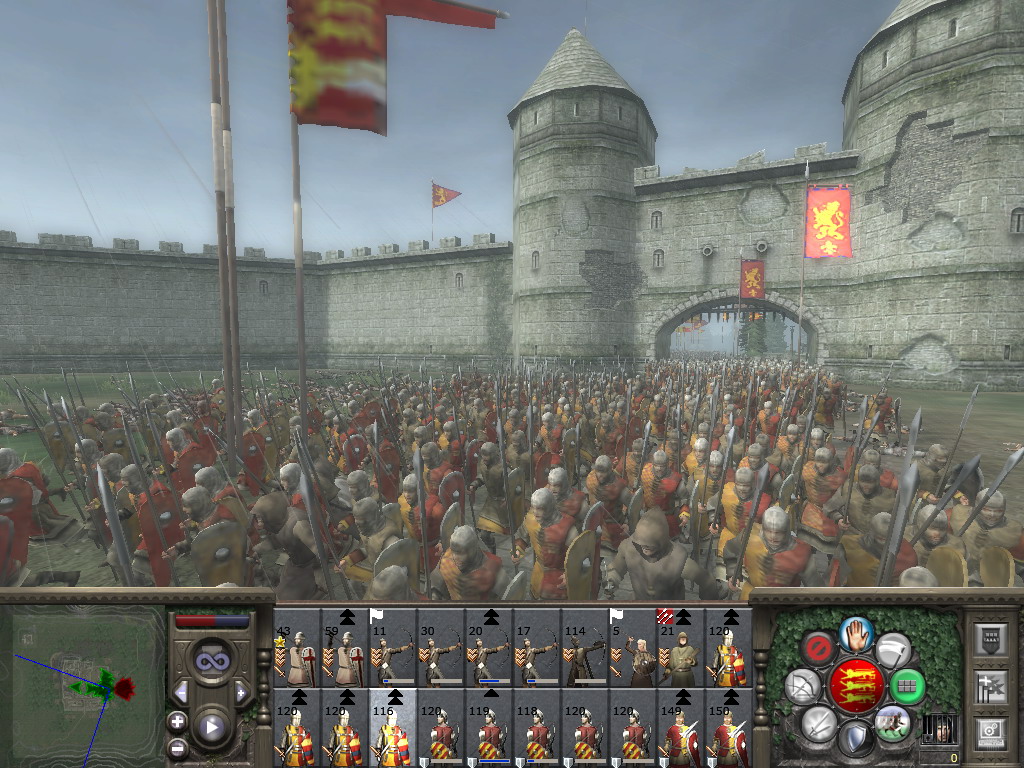
Task: Select the highlighted 116-man spearmen card
Action: point(393,728)
